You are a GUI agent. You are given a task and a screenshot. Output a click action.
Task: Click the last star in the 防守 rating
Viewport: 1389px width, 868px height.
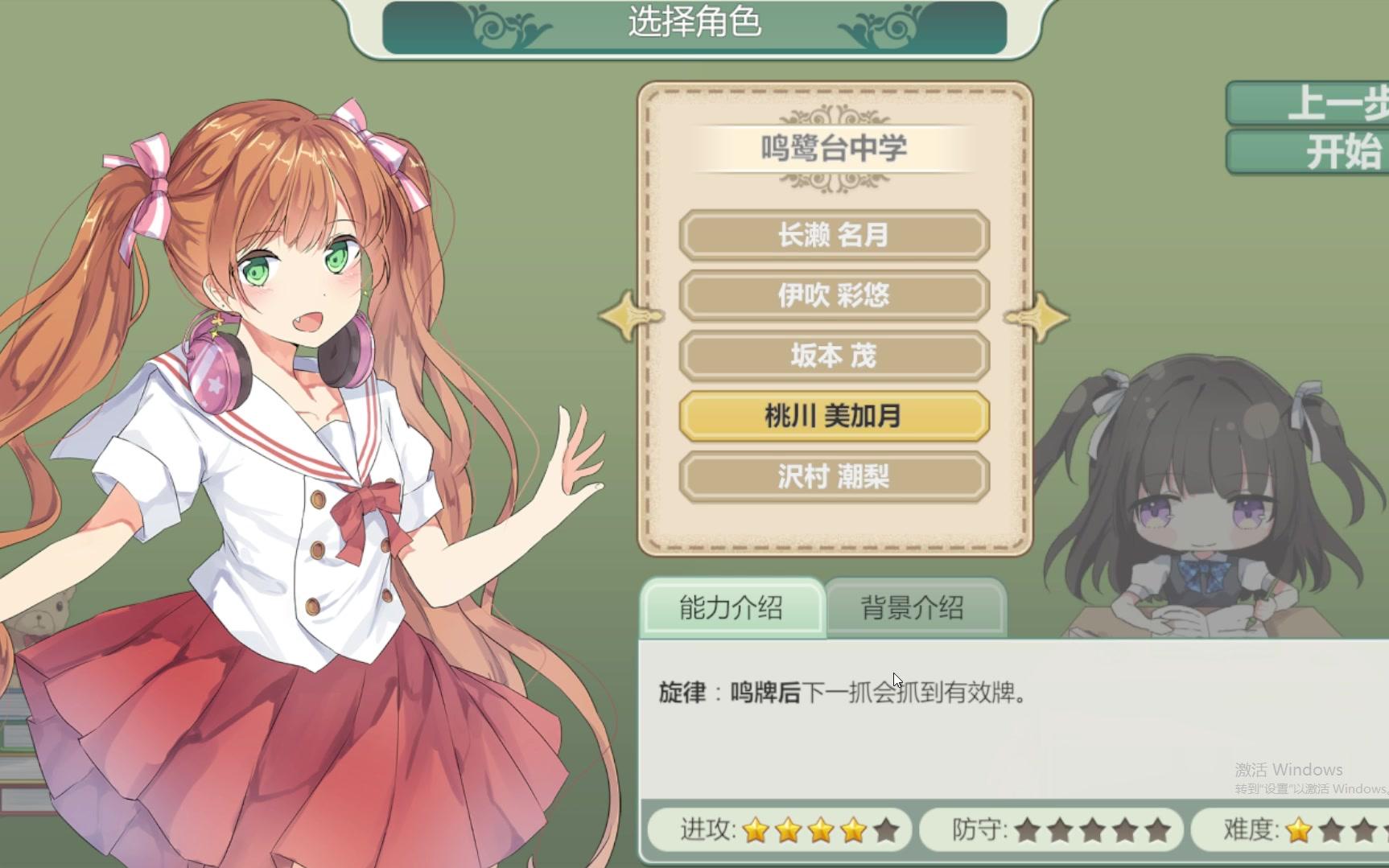tap(1159, 830)
